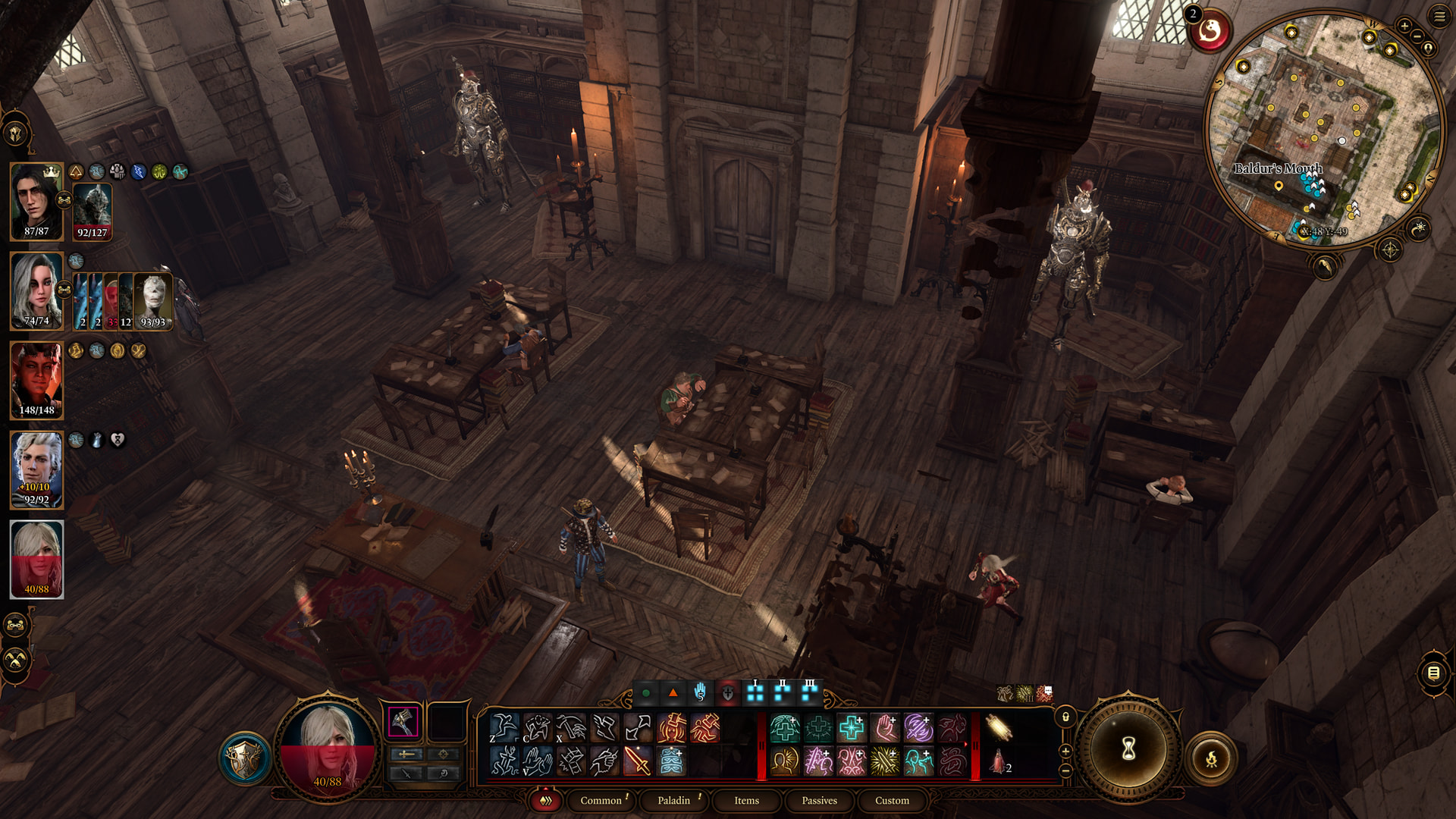Open the Baldur's Mouth minimap
The width and height of the screenshot is (1456, 819).
(x=1323, y=129)
